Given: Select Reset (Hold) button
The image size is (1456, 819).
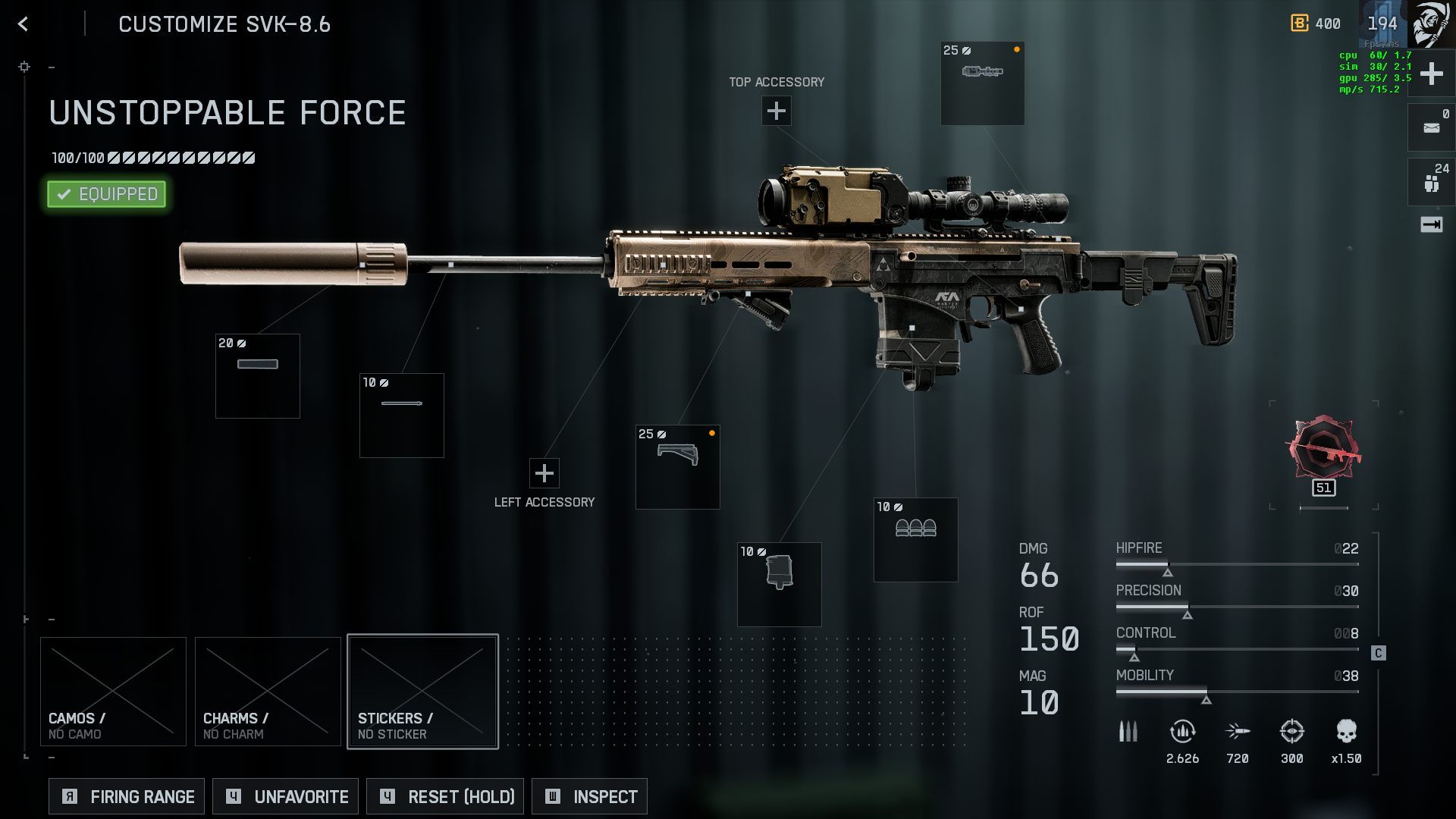Looking at the screenshot, I should tap(445, 796).
